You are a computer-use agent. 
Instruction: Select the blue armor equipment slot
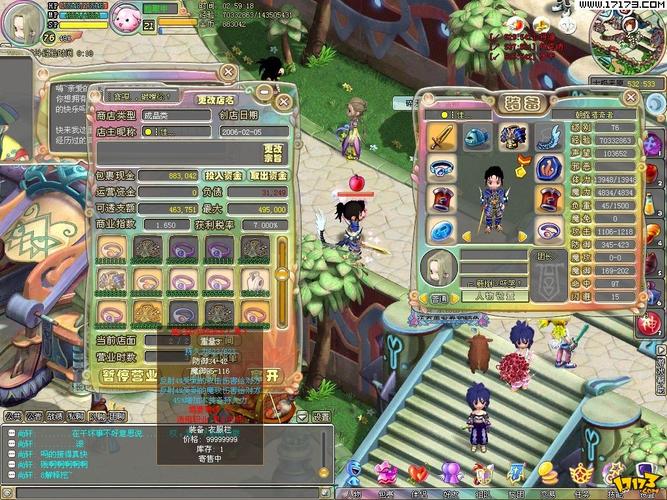(x=512, y=137)
